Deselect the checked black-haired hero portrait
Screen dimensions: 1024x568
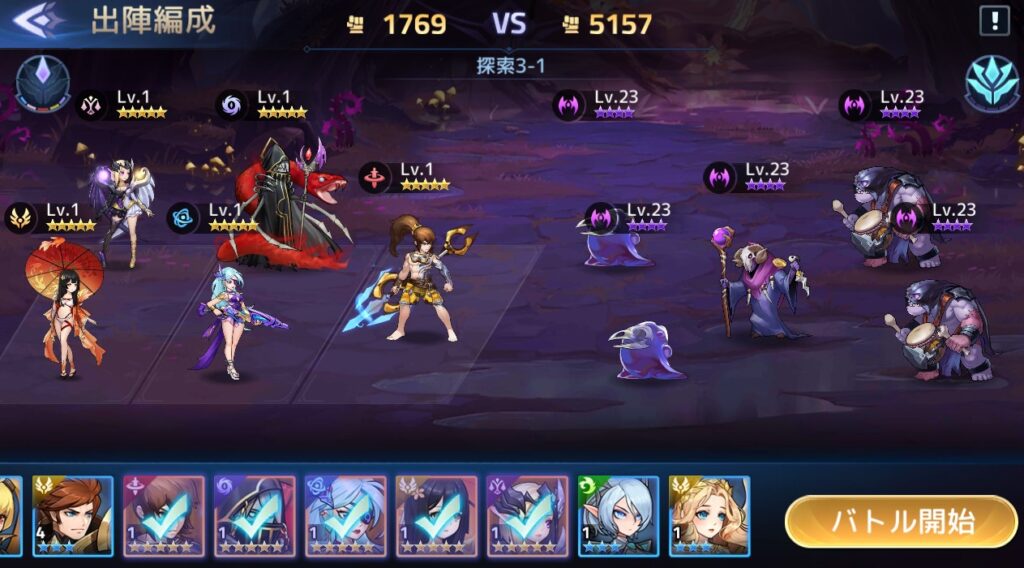click(436, 515)
